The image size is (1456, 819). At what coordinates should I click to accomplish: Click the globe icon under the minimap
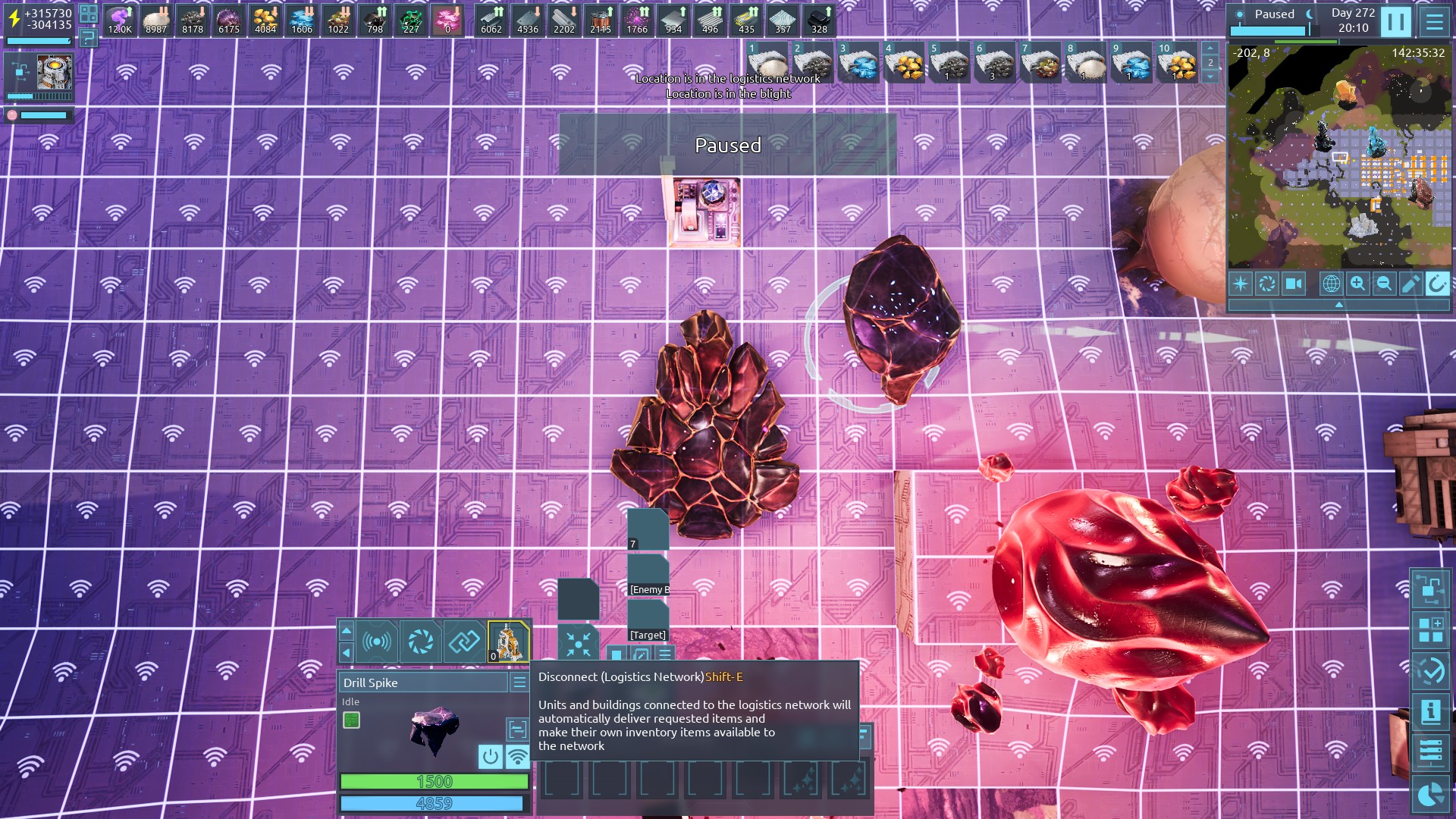(1331, 284)
